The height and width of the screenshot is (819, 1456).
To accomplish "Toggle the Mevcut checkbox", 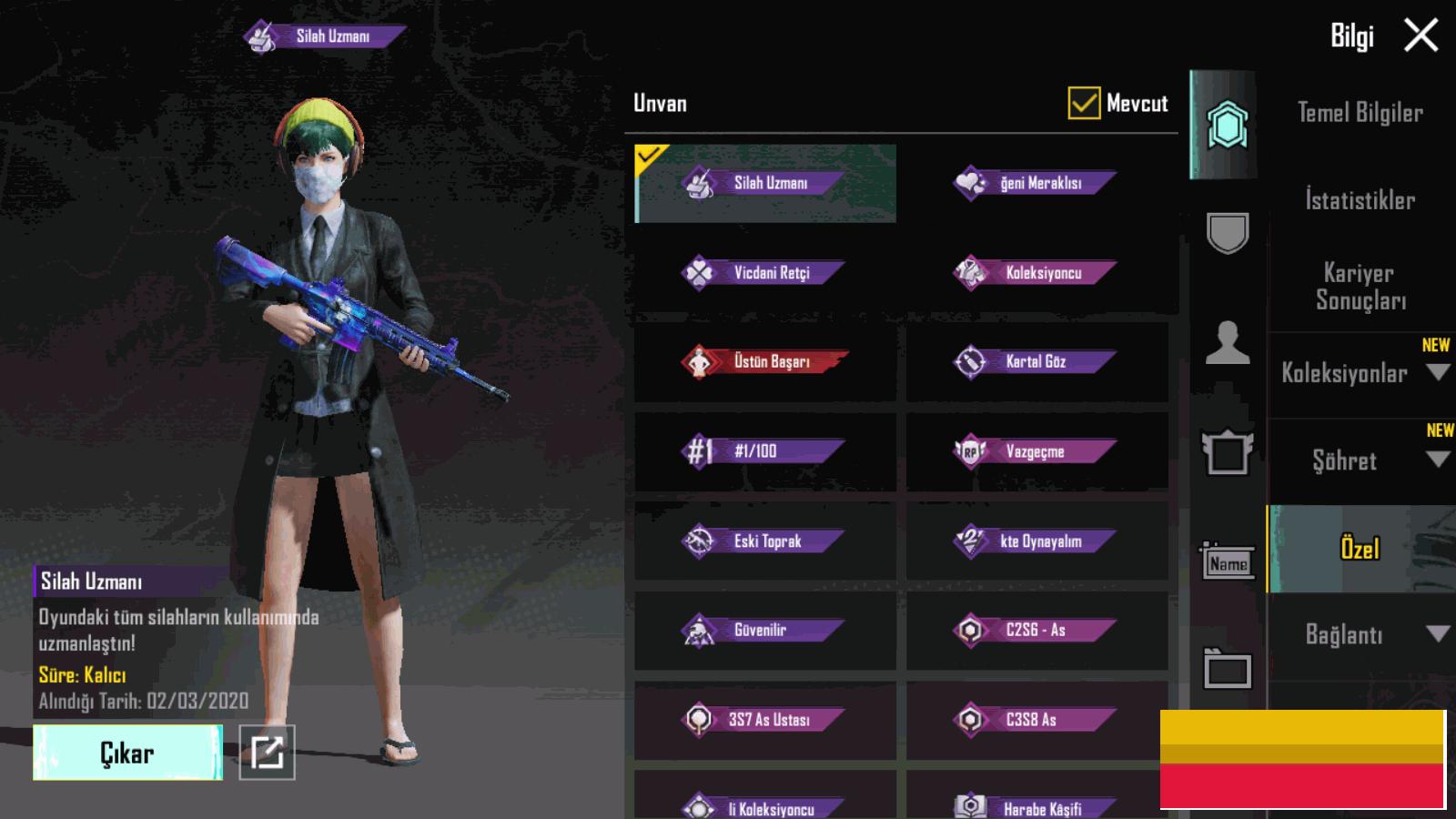I will pos(1084,104).
